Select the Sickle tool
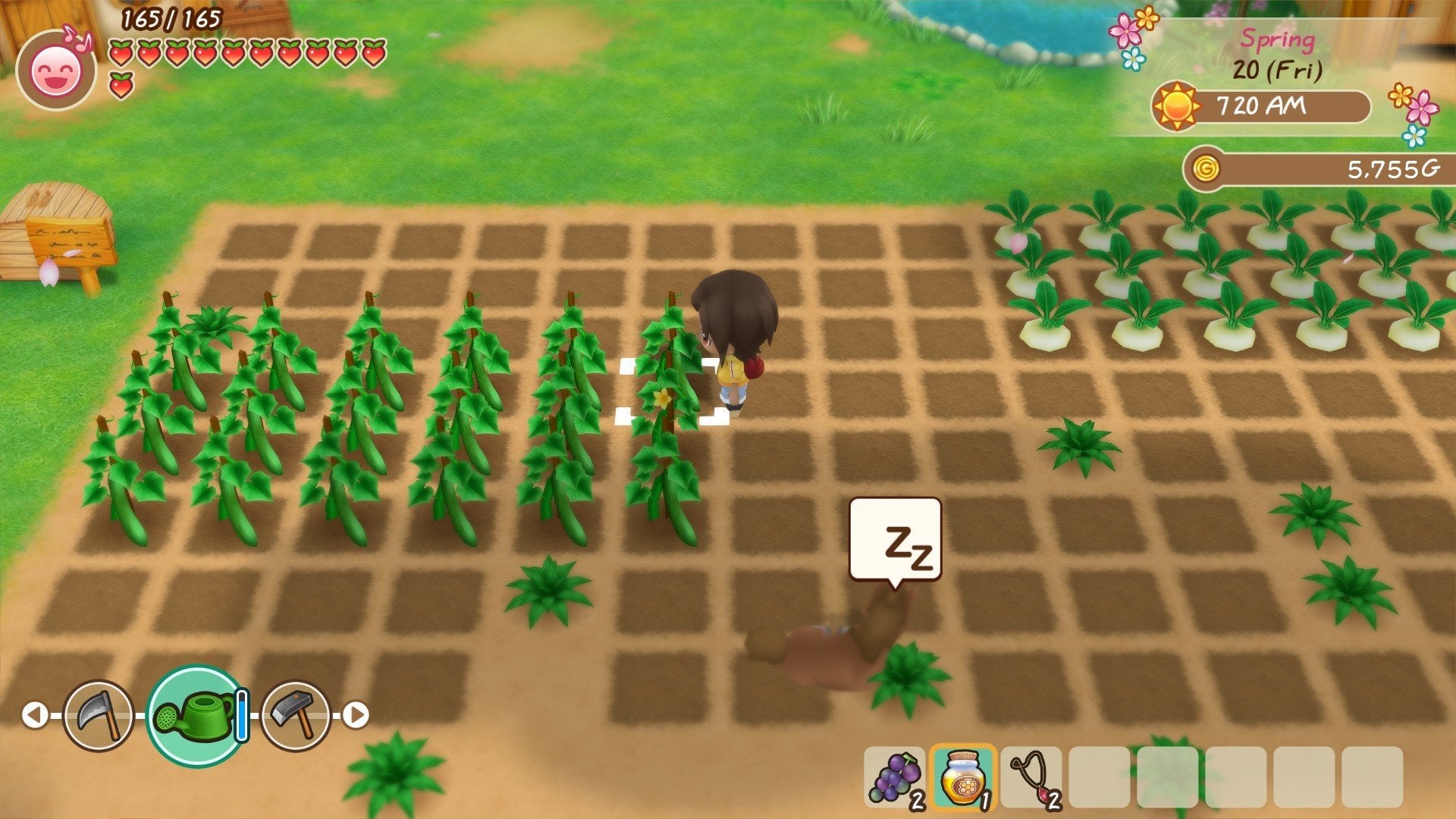 point(99,711)
